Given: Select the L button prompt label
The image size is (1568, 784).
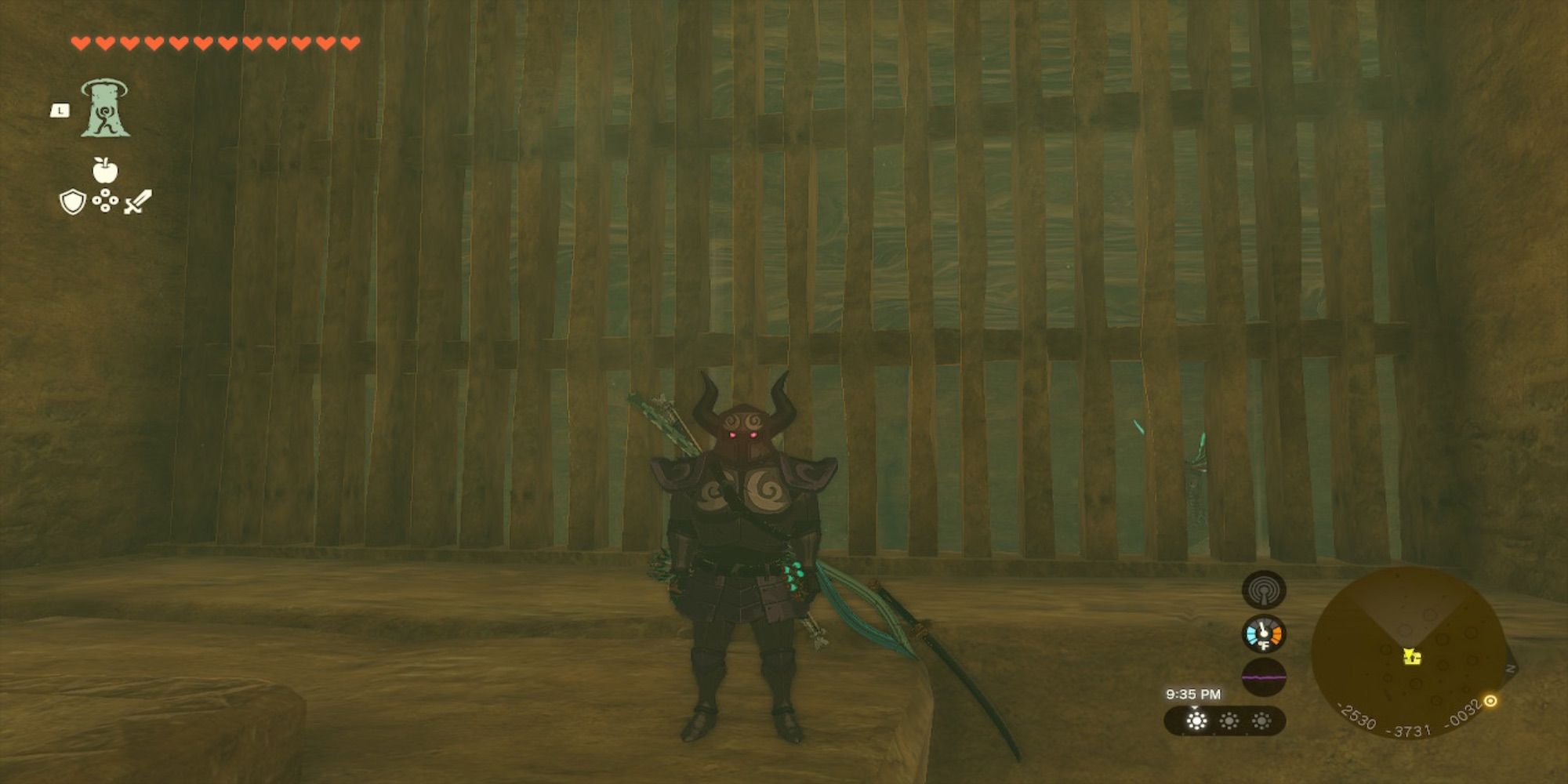Looking at the screenshot, I should pyautogui.click(x=60, y=111).
